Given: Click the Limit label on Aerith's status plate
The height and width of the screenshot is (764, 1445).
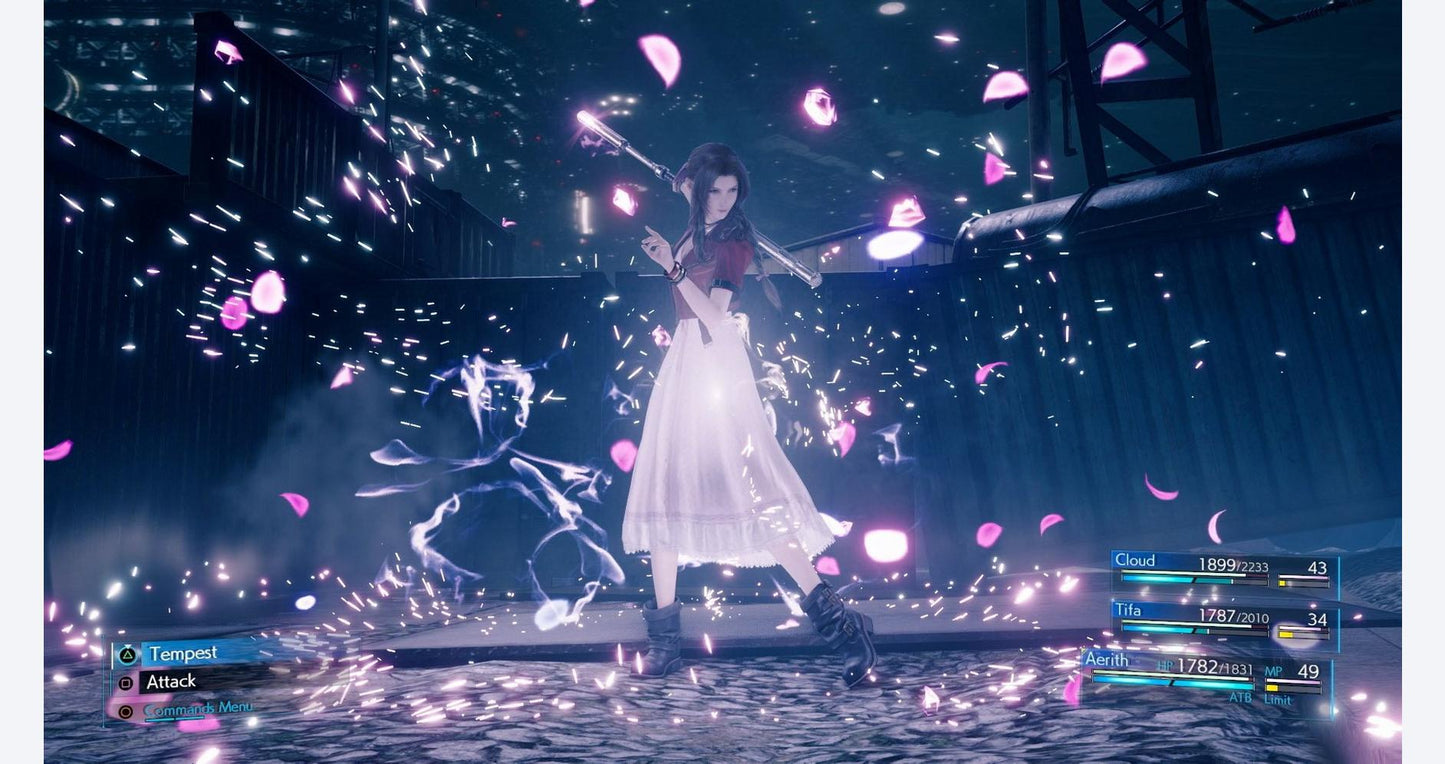Looking at the screenshot, I should (x=1277, y=700).
